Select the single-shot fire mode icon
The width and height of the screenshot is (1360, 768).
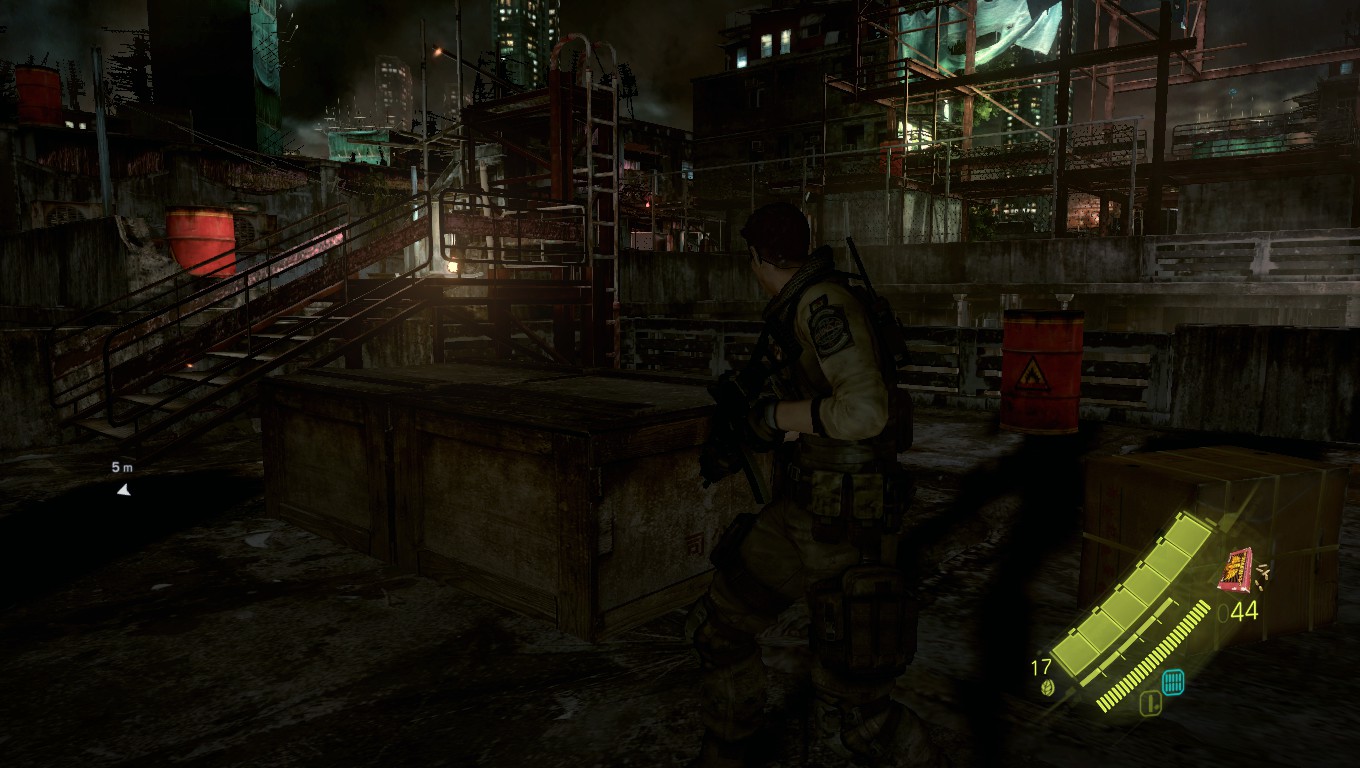coord(1150,704)
